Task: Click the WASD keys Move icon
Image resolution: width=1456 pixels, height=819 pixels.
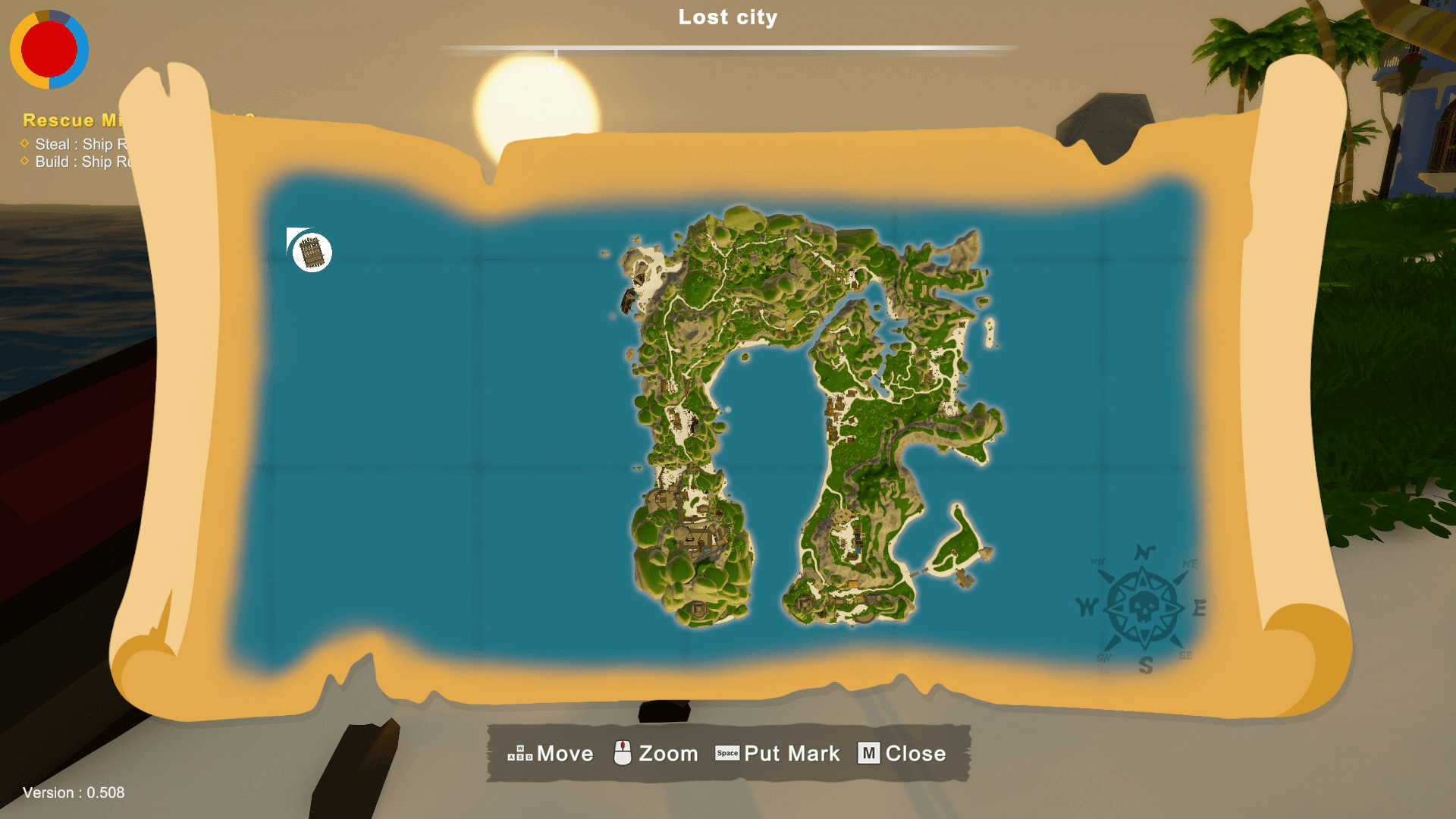Action: pos(519,753)
